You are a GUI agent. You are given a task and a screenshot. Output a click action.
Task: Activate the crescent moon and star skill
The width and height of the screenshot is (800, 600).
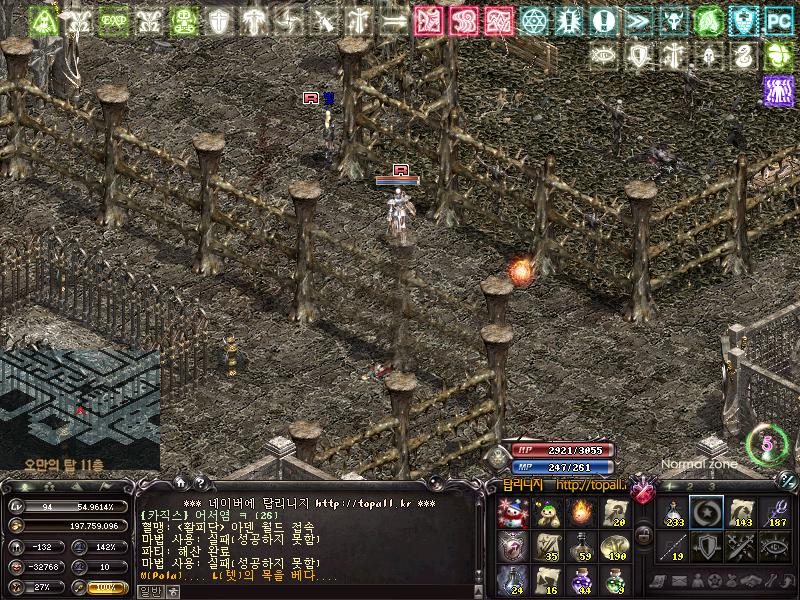[x=707, y=513]
